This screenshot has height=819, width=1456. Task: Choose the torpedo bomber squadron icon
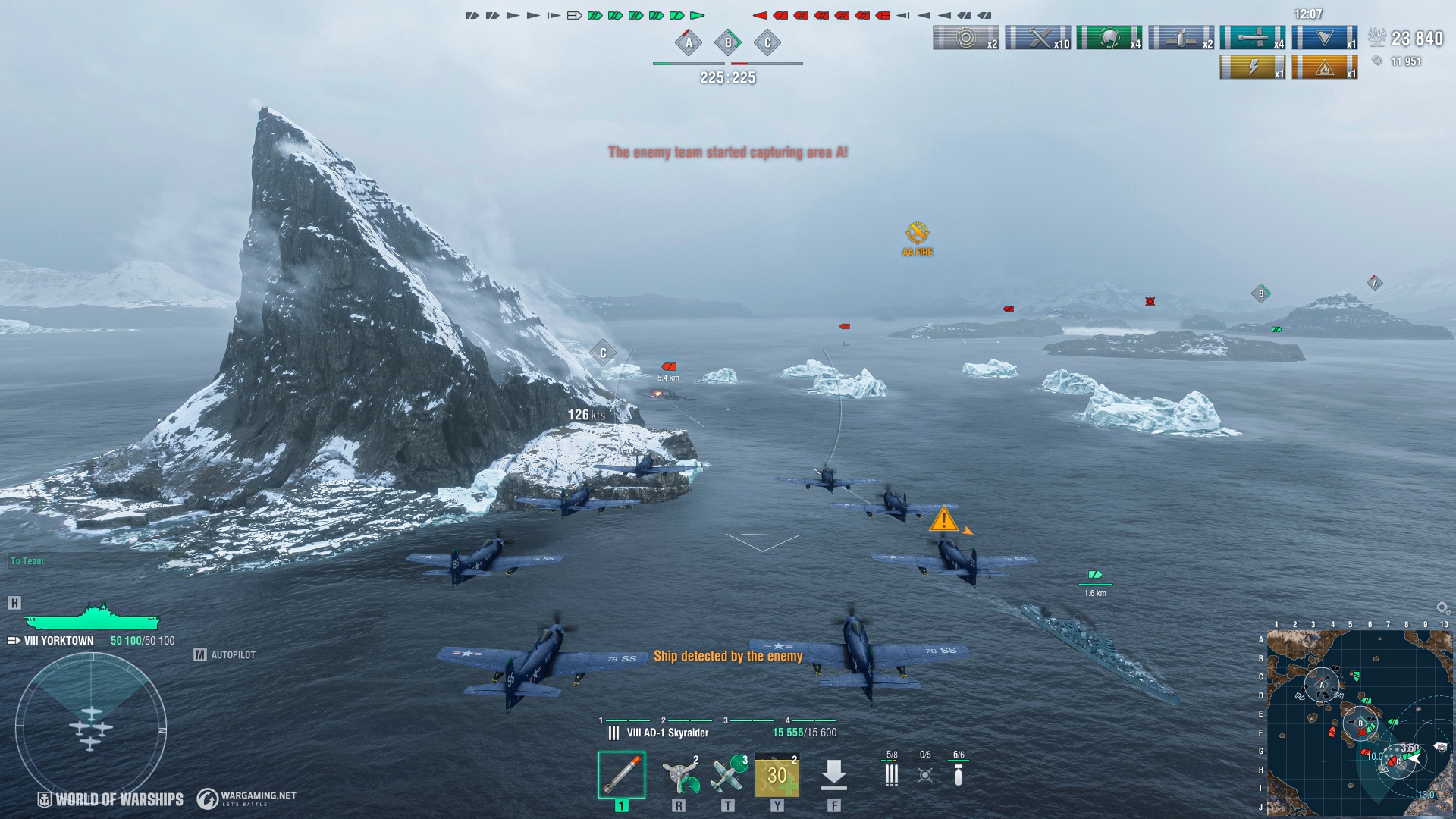point(925,773)
